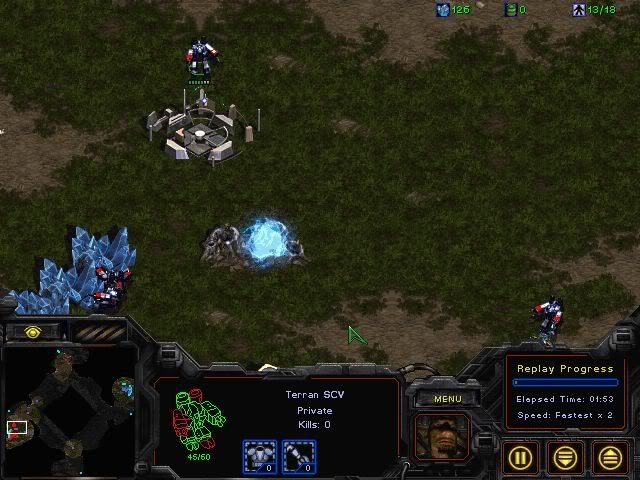Toggle the eye vision button above minimap
640x480 pixels.
(x=34, y=331)
